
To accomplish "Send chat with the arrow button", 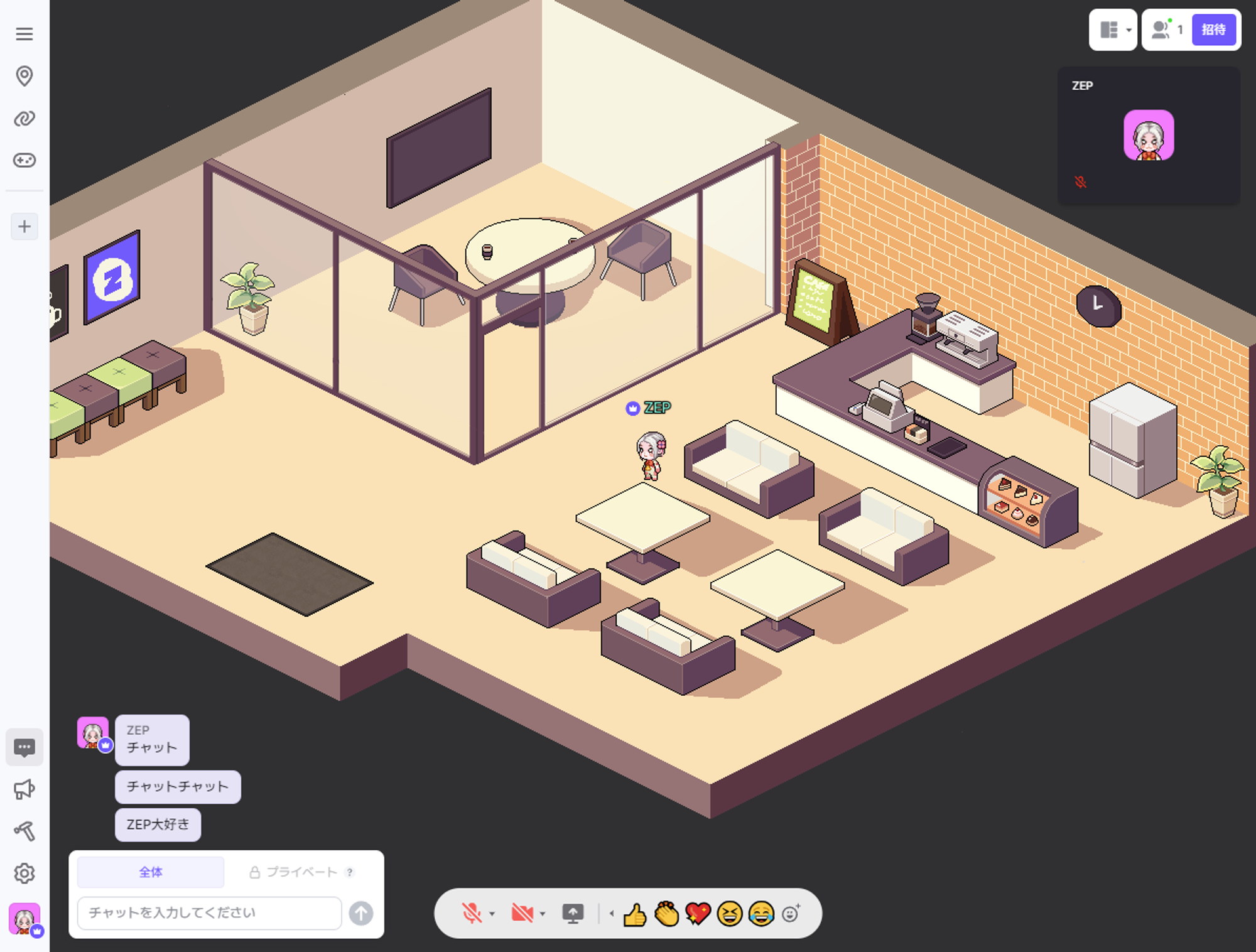I will click(361, 913).
